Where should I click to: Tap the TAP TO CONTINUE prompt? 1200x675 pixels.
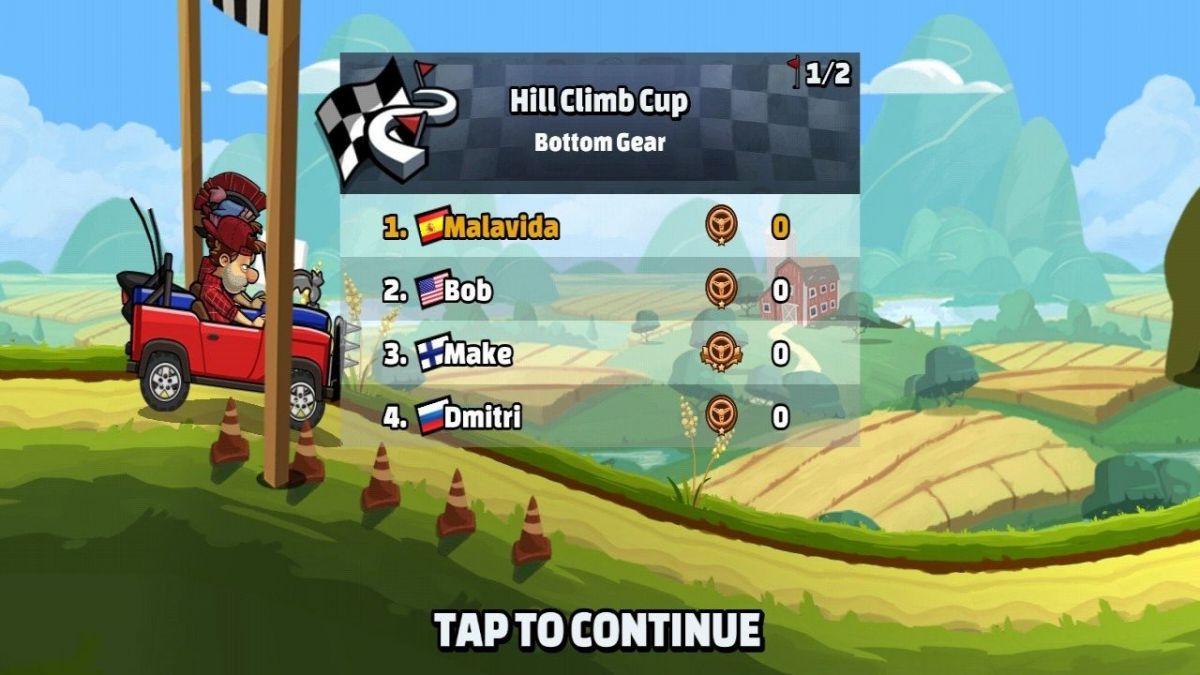pyautogui.click(x=598, y=630)
